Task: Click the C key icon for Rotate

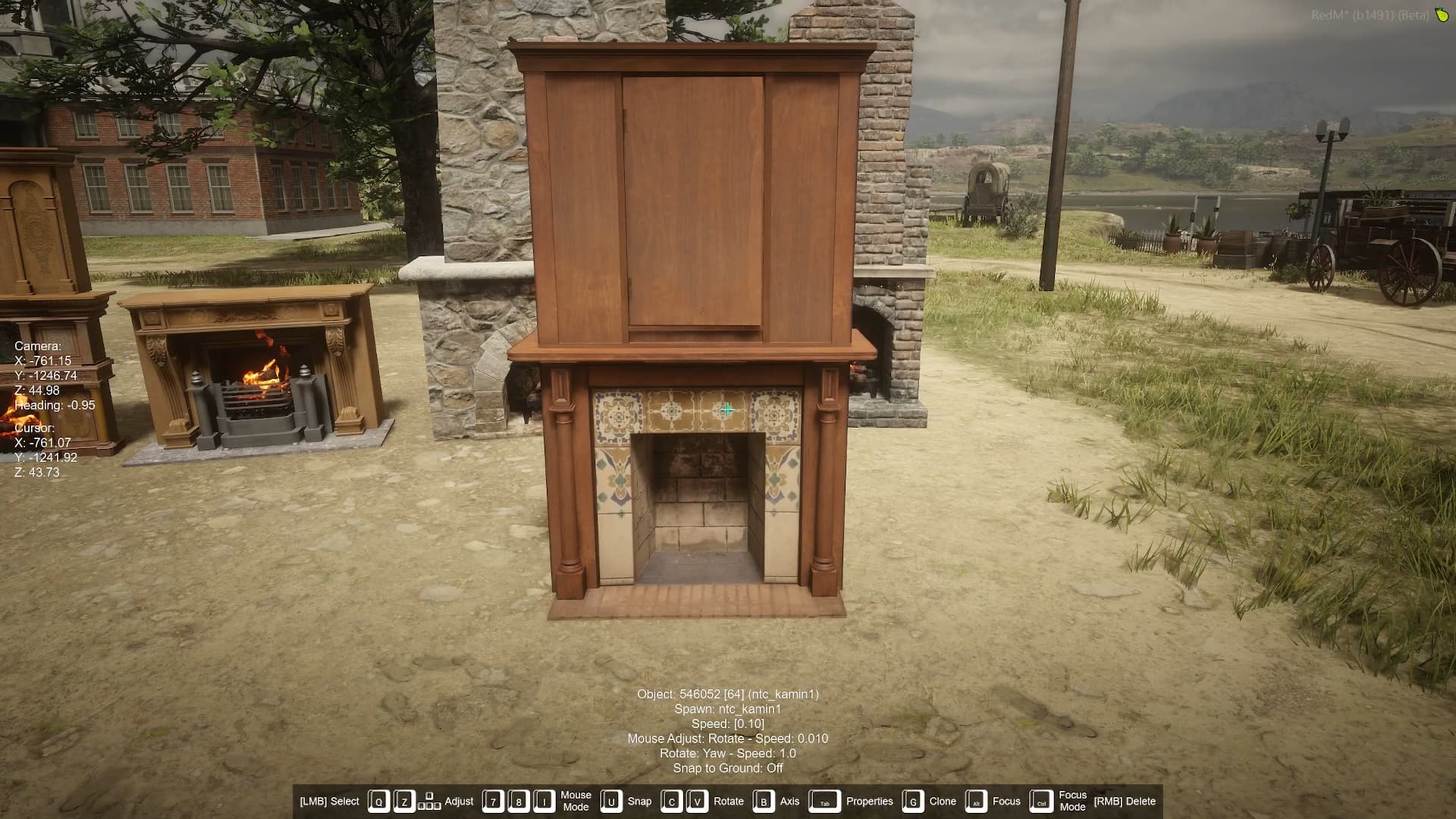Action: pyautogui.click(x=670, y=800)
